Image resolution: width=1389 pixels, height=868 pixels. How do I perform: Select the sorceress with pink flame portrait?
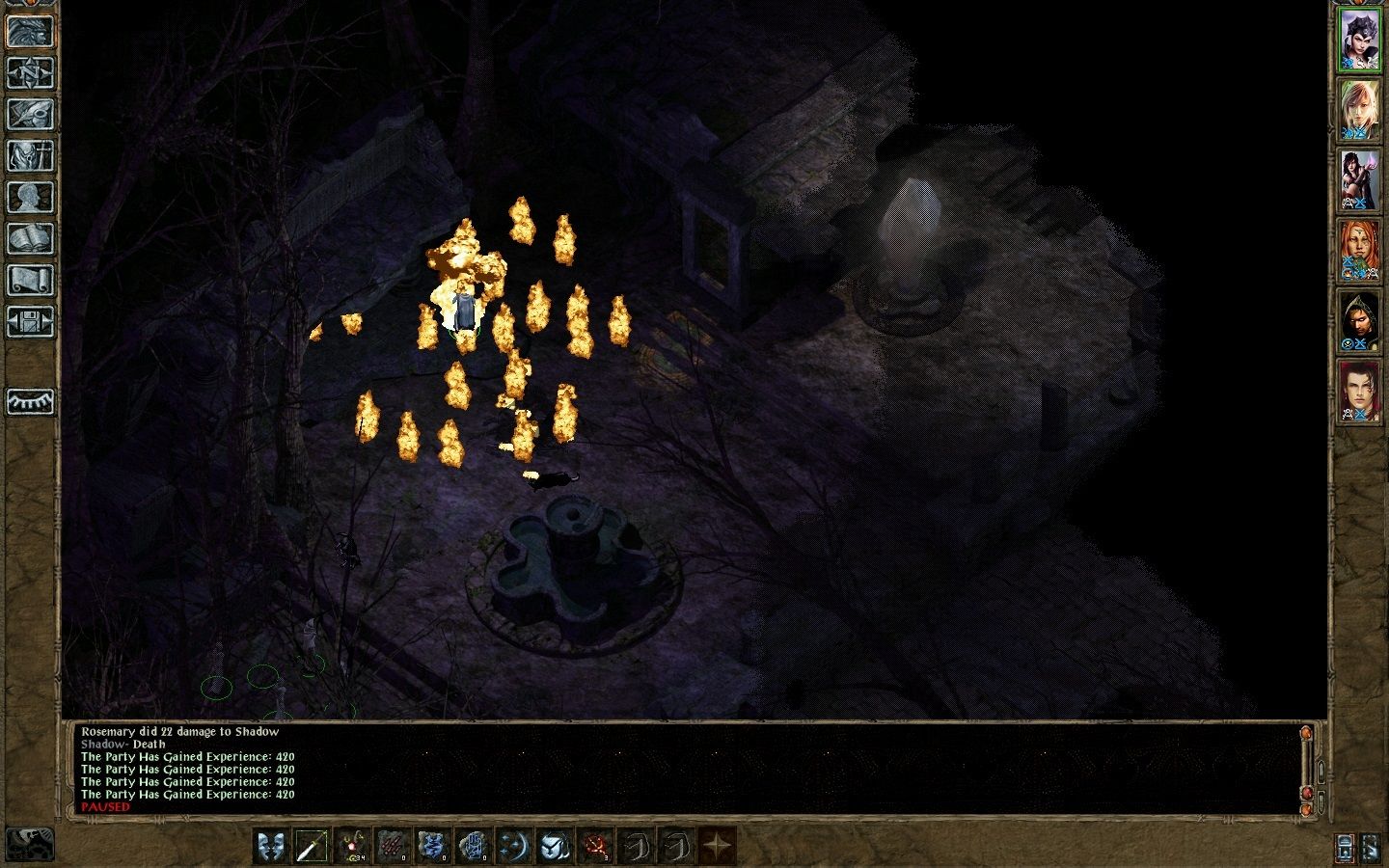[1358, 179]
